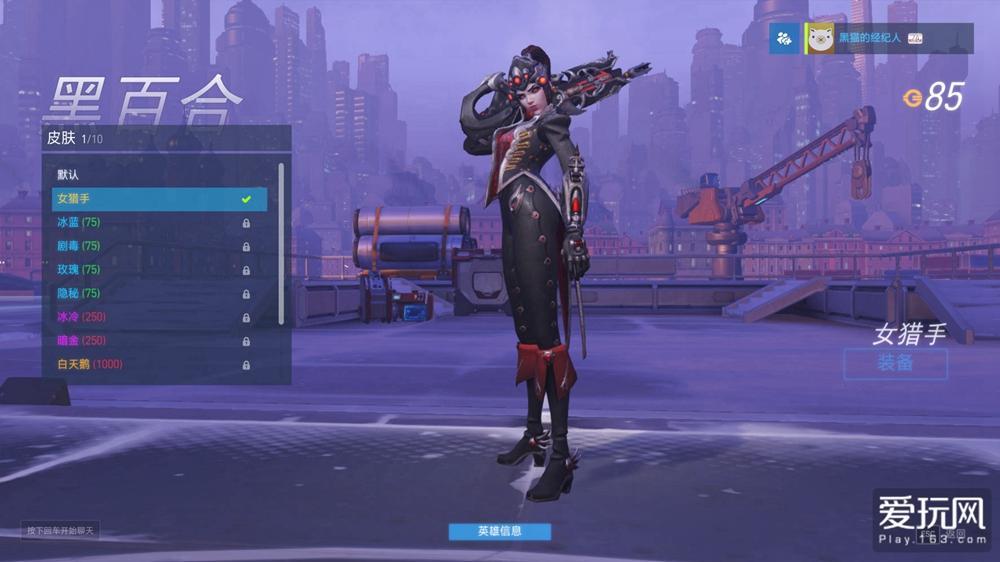Click the skin list scrollbar

click(x=281, y=240)
